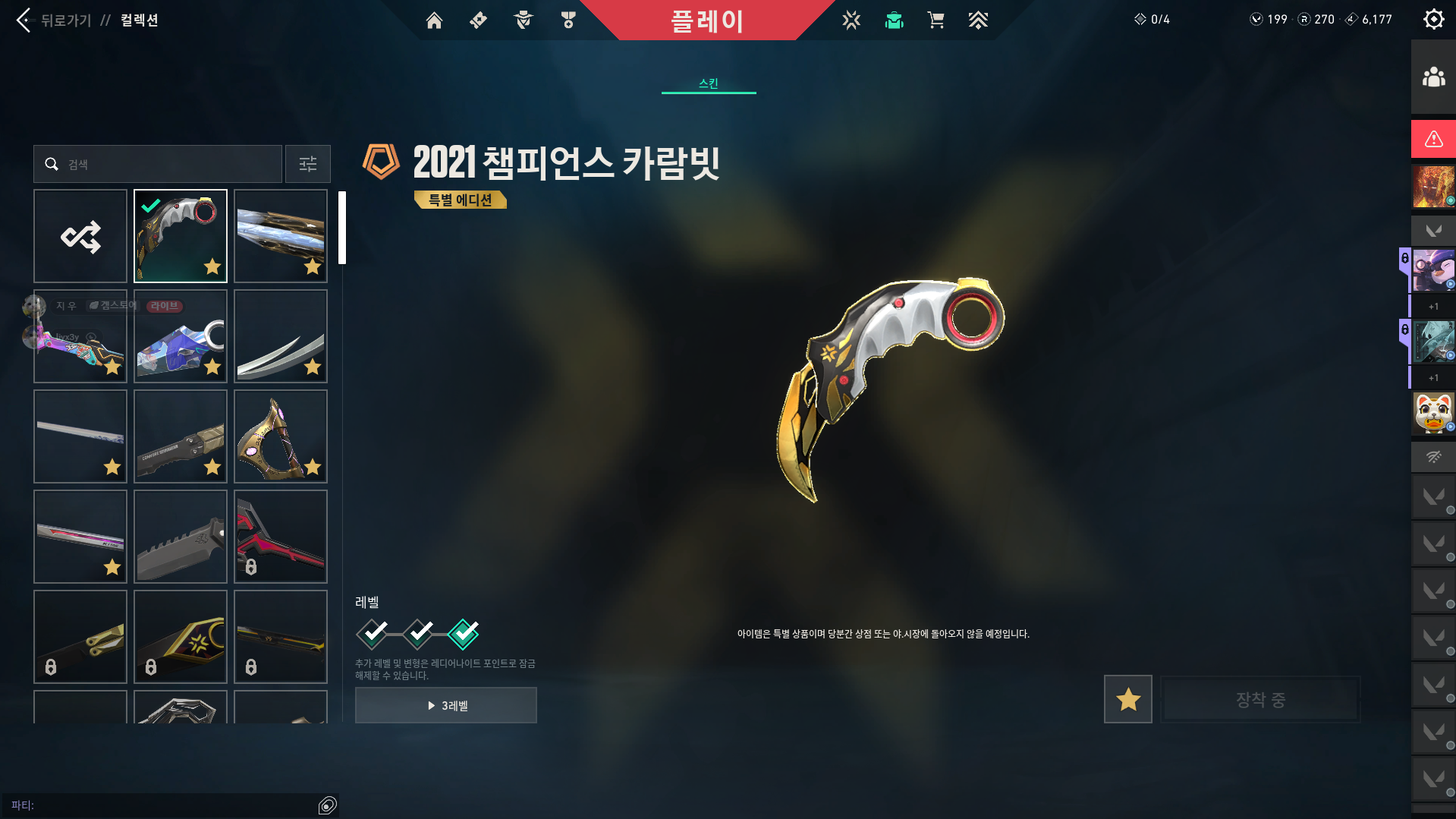Open the home screen icon
The image size is (1456, 819).
pos(434,20)
